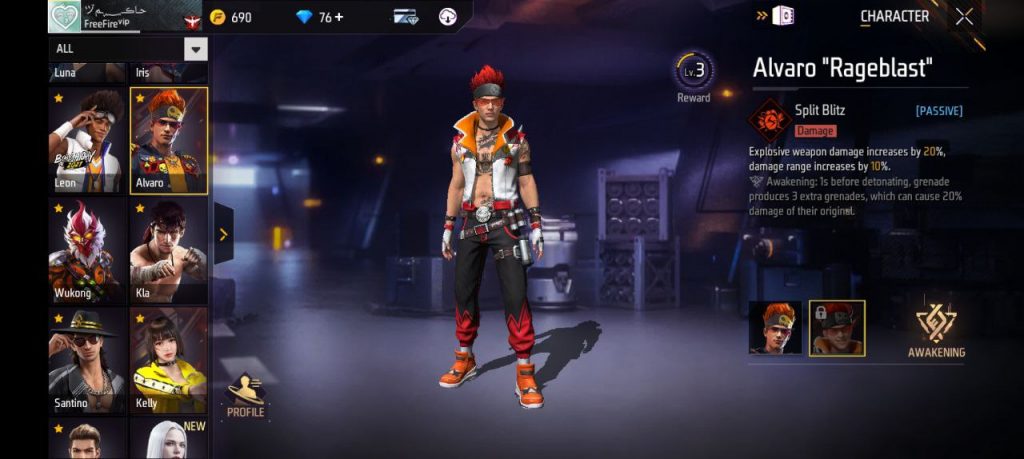Choose Wukong from the character list
The height and width of the screenshot is (459, 1024).
tap(87, 250)
